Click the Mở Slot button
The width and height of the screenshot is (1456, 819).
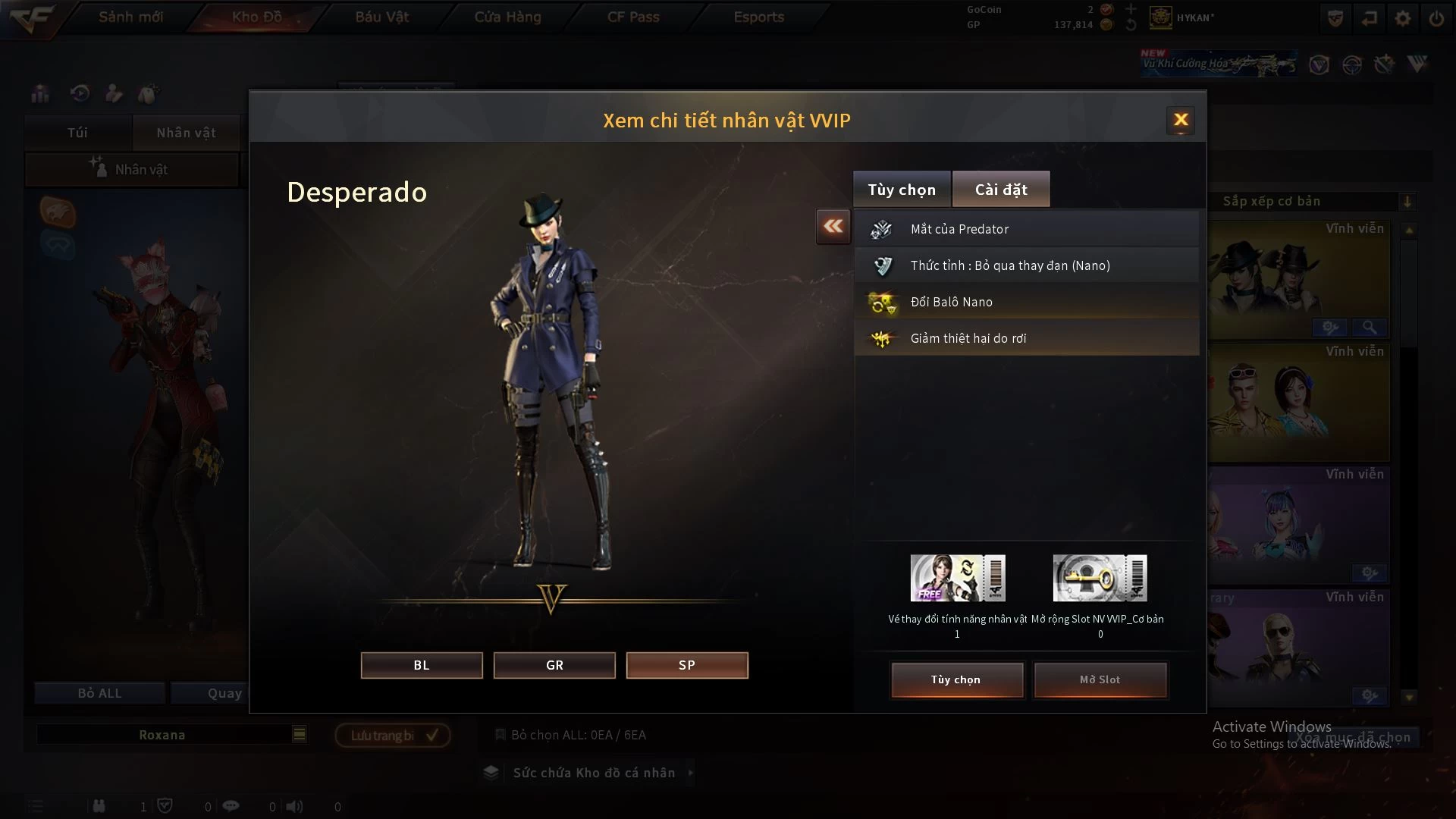pyautogui.click(x=1100, y=679)
